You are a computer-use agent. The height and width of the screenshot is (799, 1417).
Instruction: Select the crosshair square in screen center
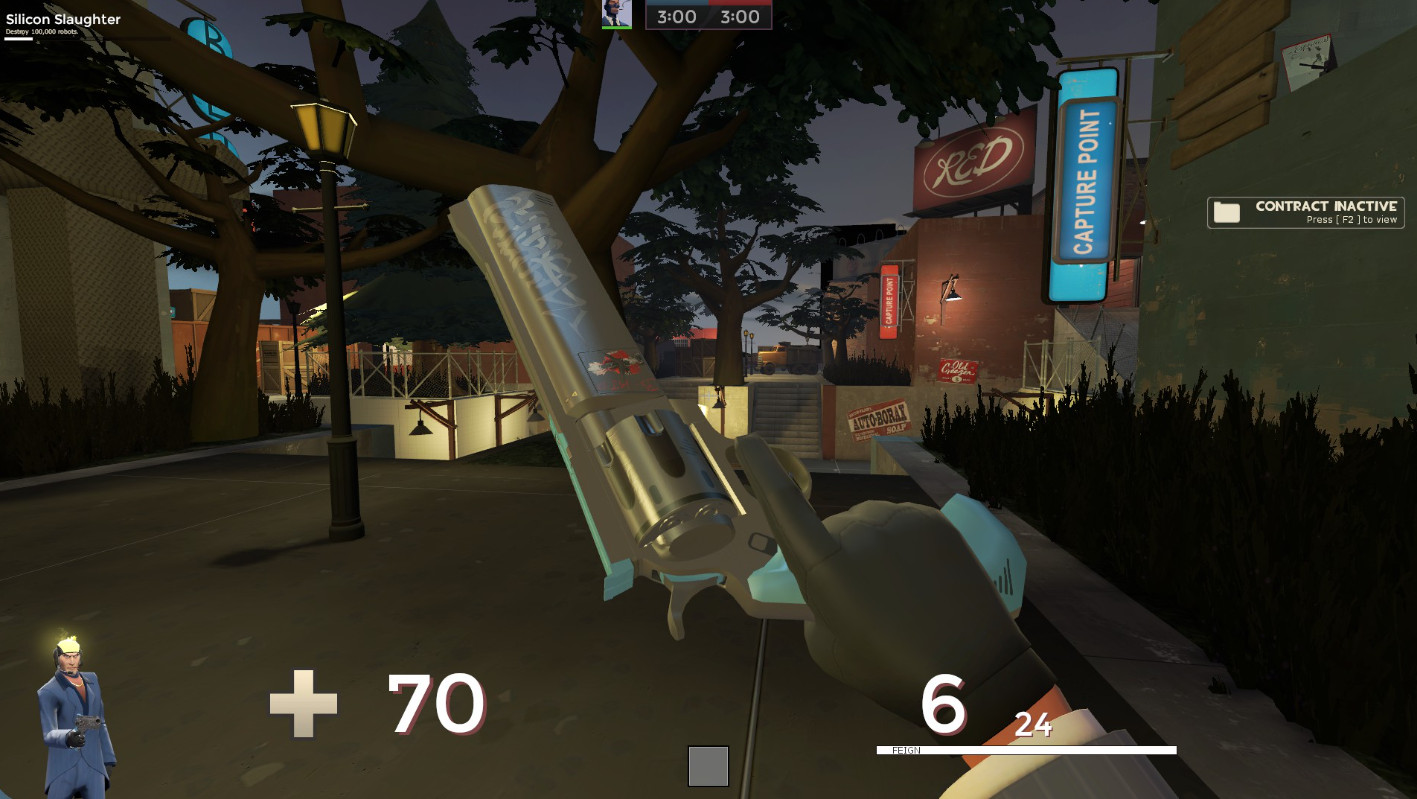click(708, 765)
